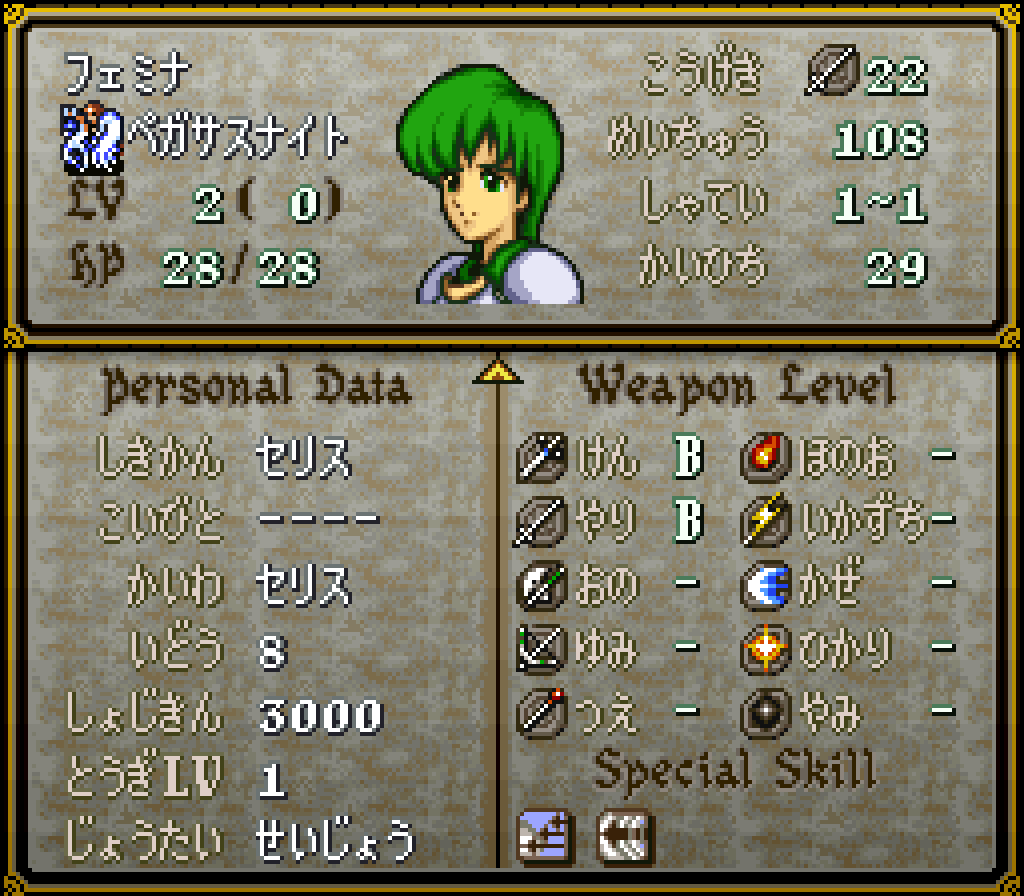Choose the dark (やみ) magic icon

click(767, 713)
